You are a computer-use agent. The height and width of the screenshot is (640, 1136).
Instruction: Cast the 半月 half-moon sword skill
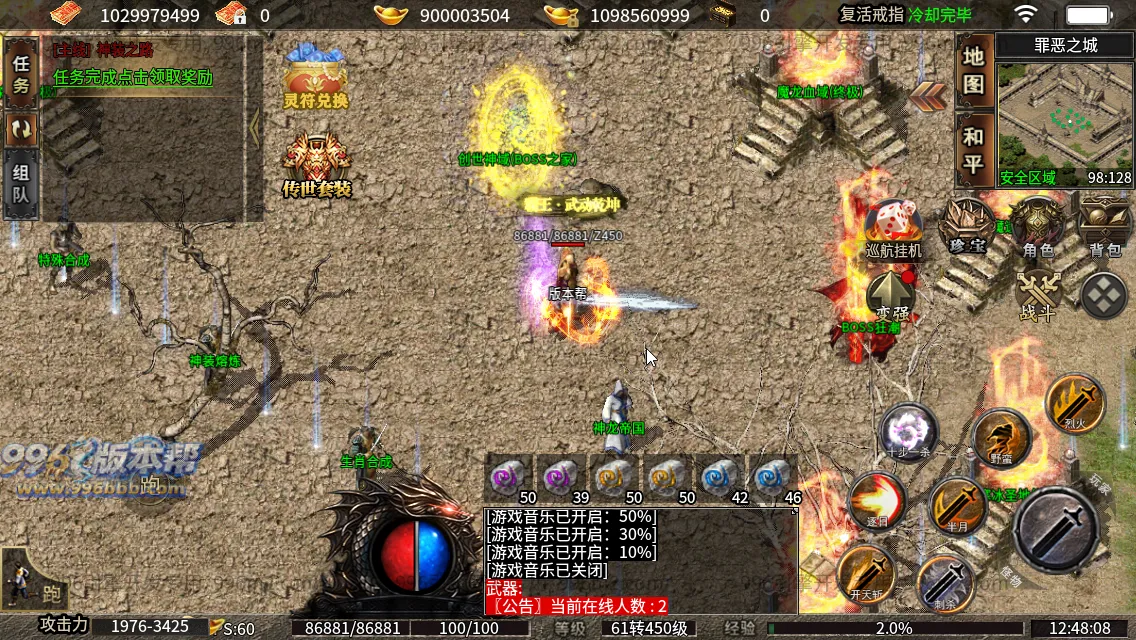coord(958,507)
